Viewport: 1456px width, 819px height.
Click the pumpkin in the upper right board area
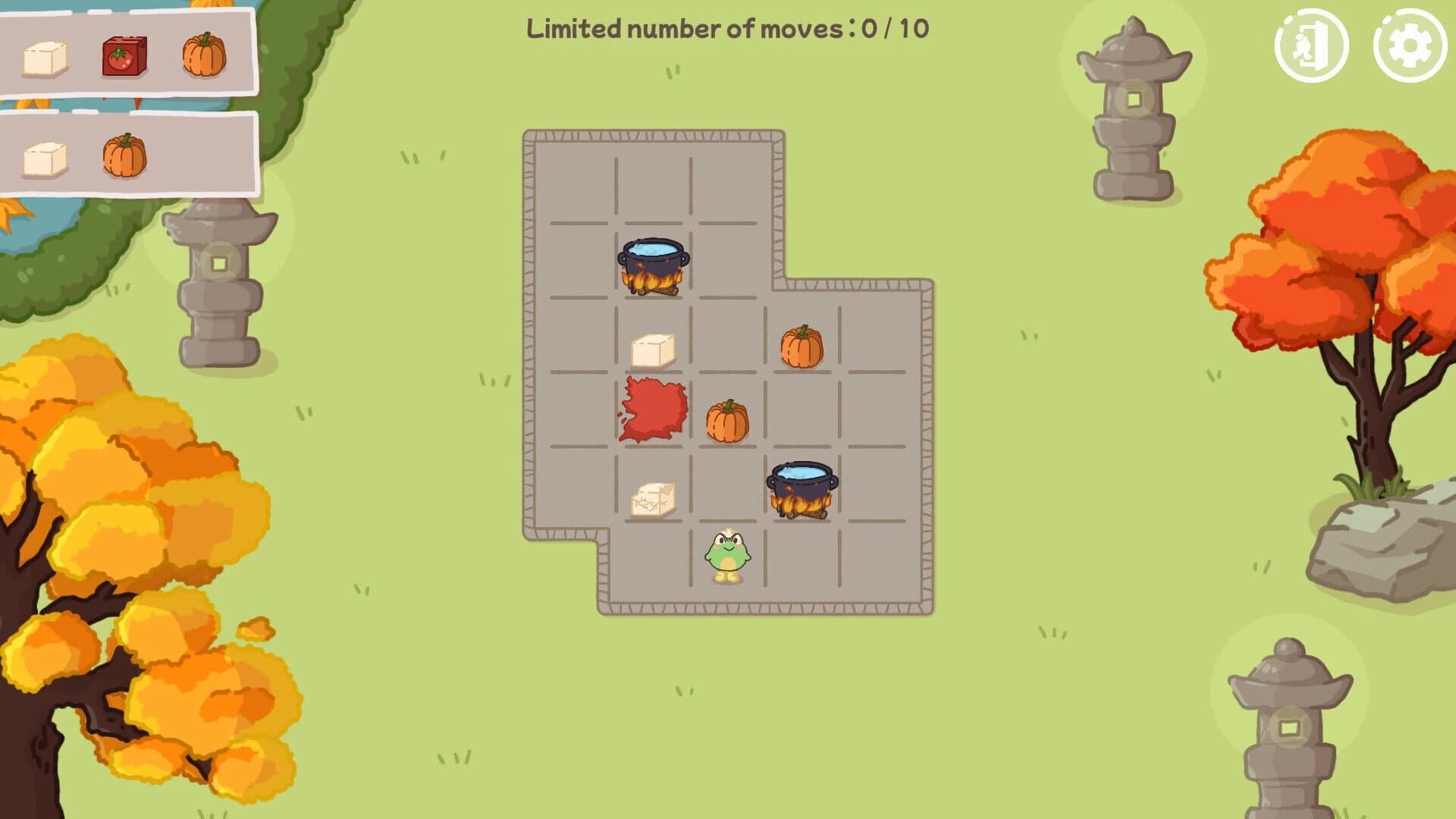tap(801, 346)
